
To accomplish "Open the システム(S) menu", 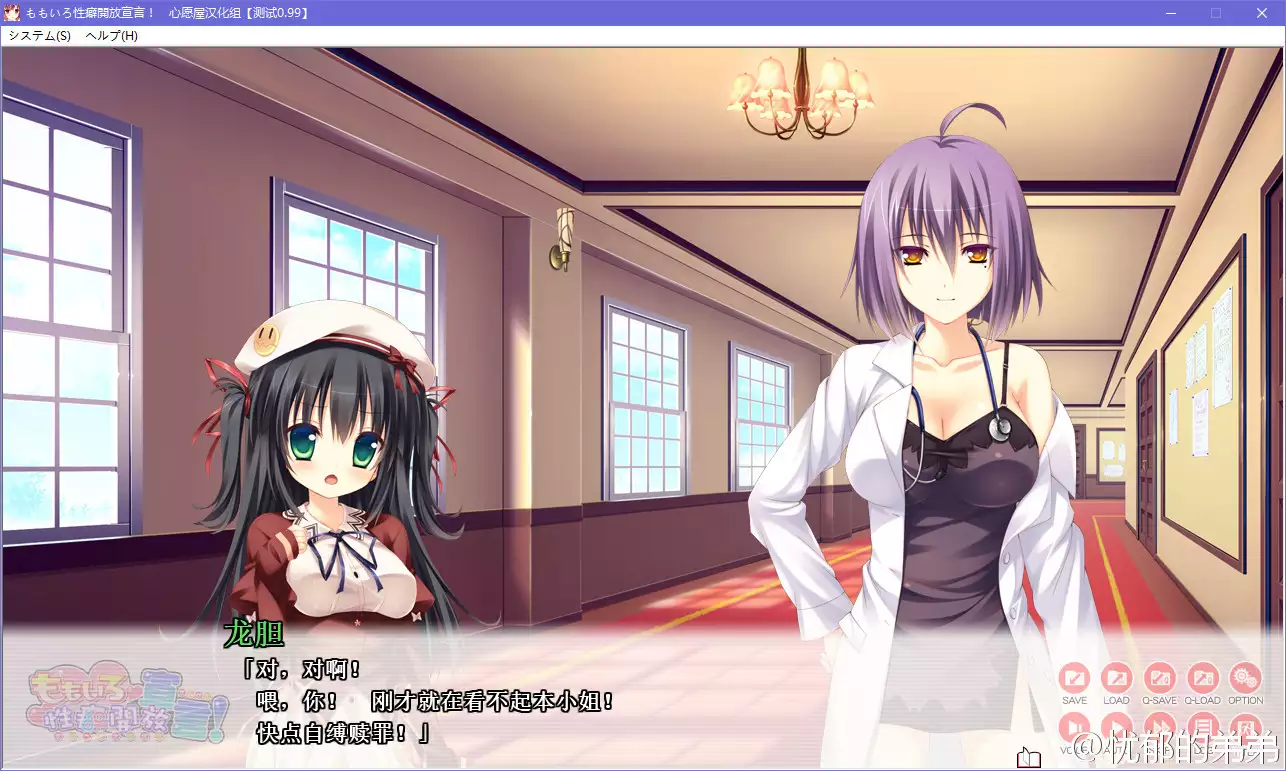I will pos(39,35).
